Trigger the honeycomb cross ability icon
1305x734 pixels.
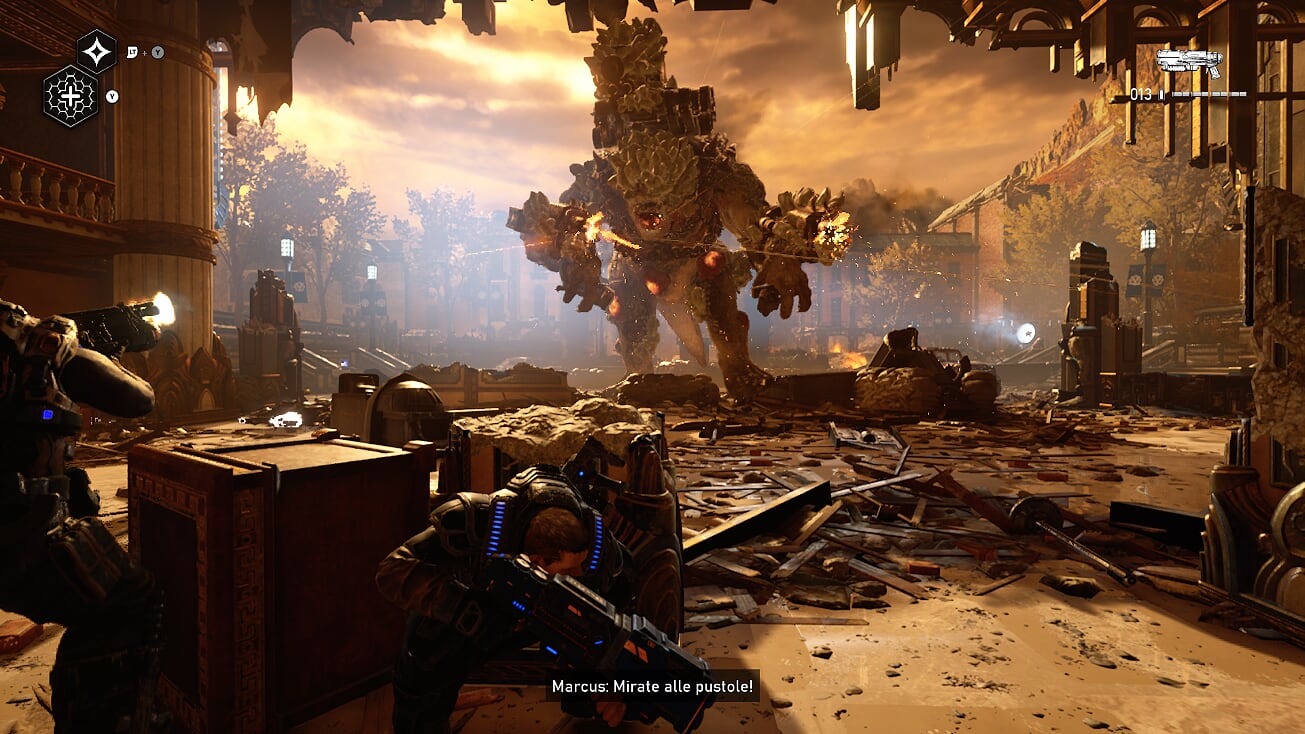pyautogui.click(x=71, y=96)
